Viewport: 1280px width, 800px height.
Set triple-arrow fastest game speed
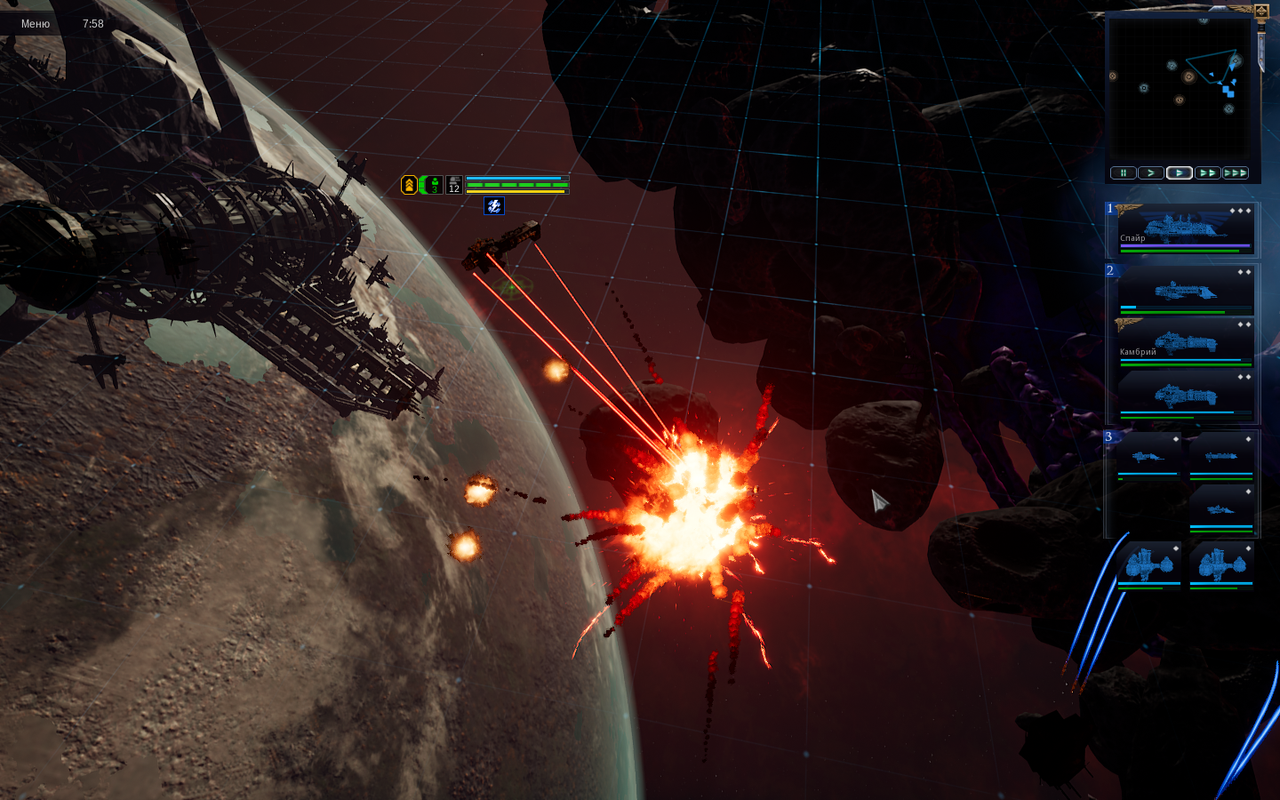click(1235, 173)
